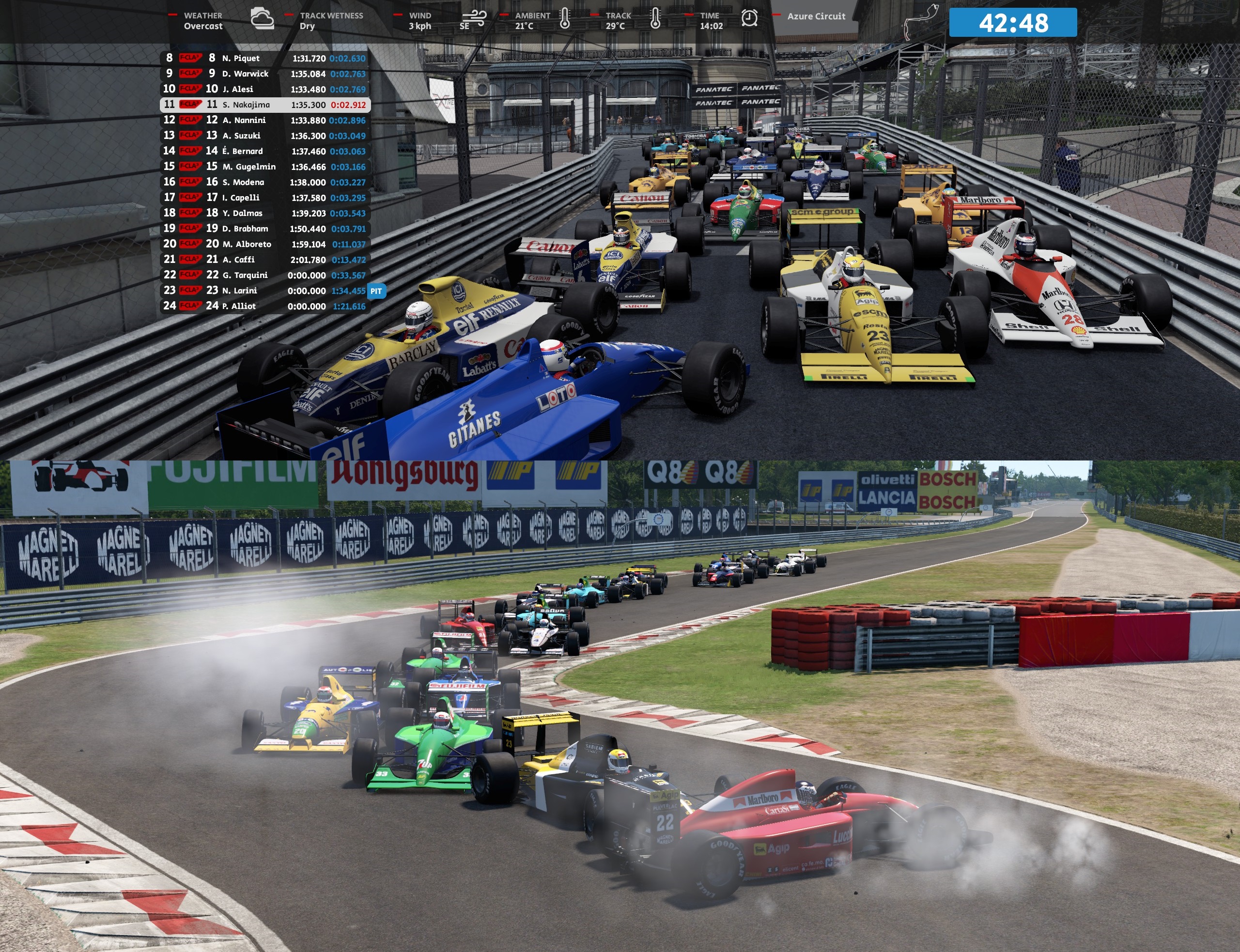Select P. Alliot at the bottom of standings

pyautogui.click(x=265, y=306)
